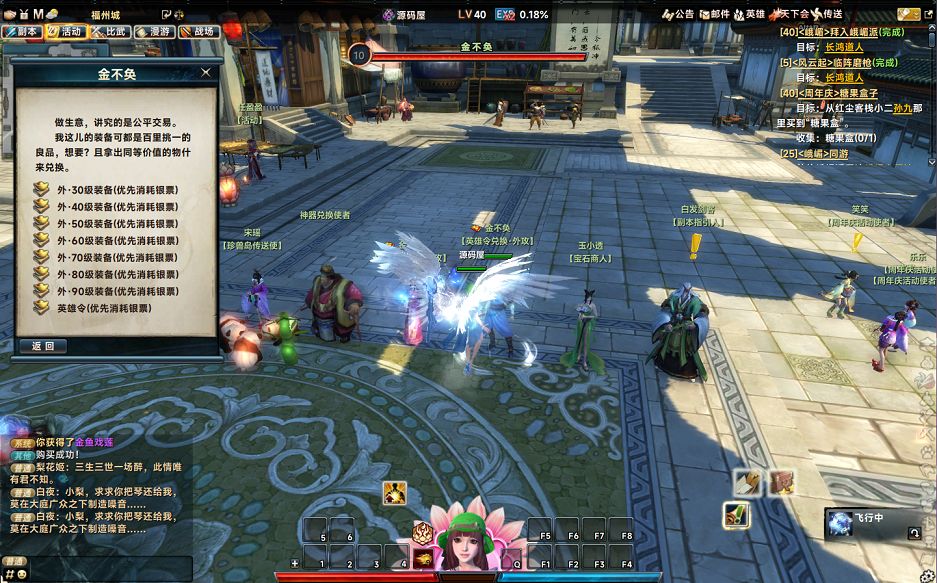Click the 返回 back button

click(43, 346)
